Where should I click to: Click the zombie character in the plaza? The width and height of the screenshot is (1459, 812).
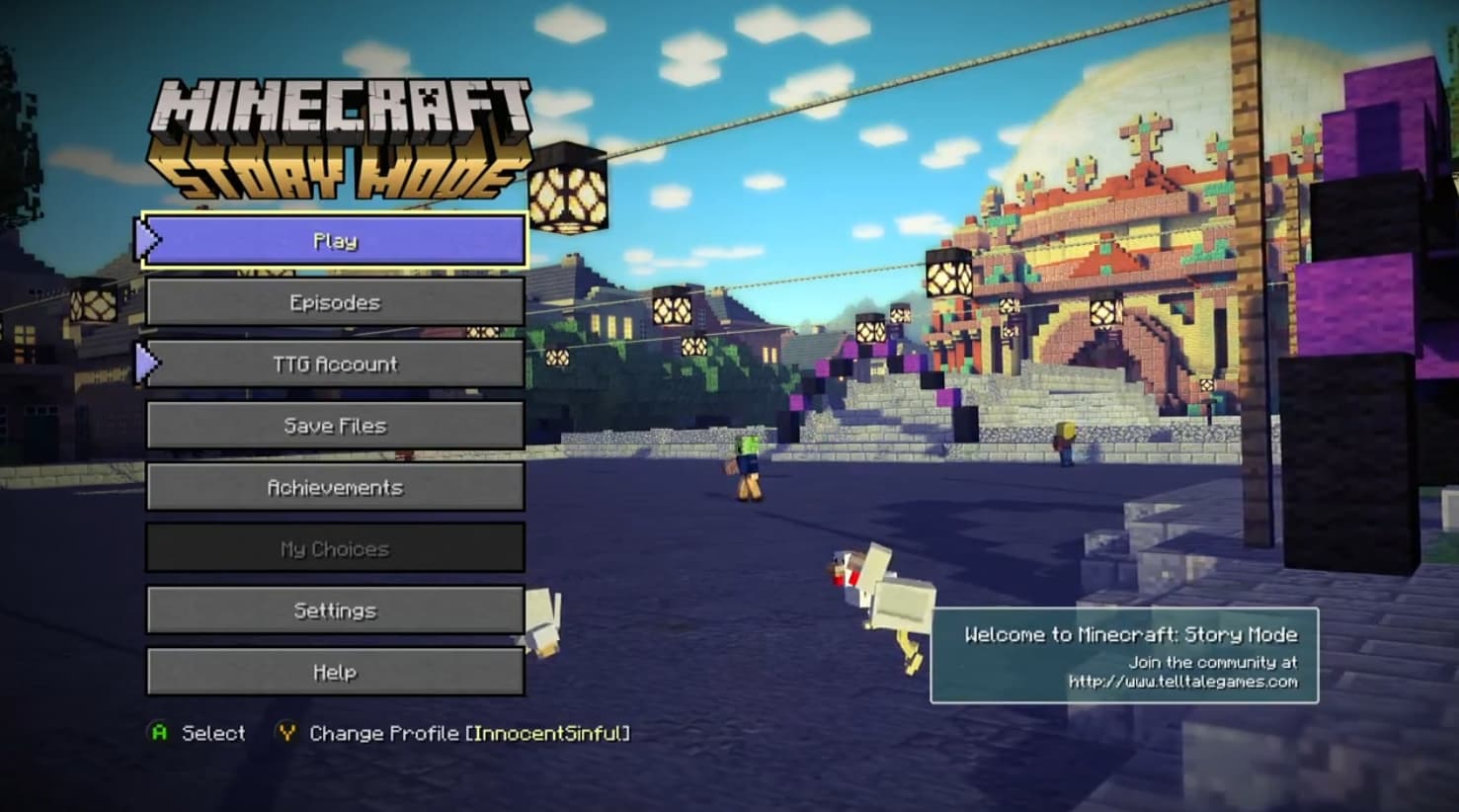747,464
